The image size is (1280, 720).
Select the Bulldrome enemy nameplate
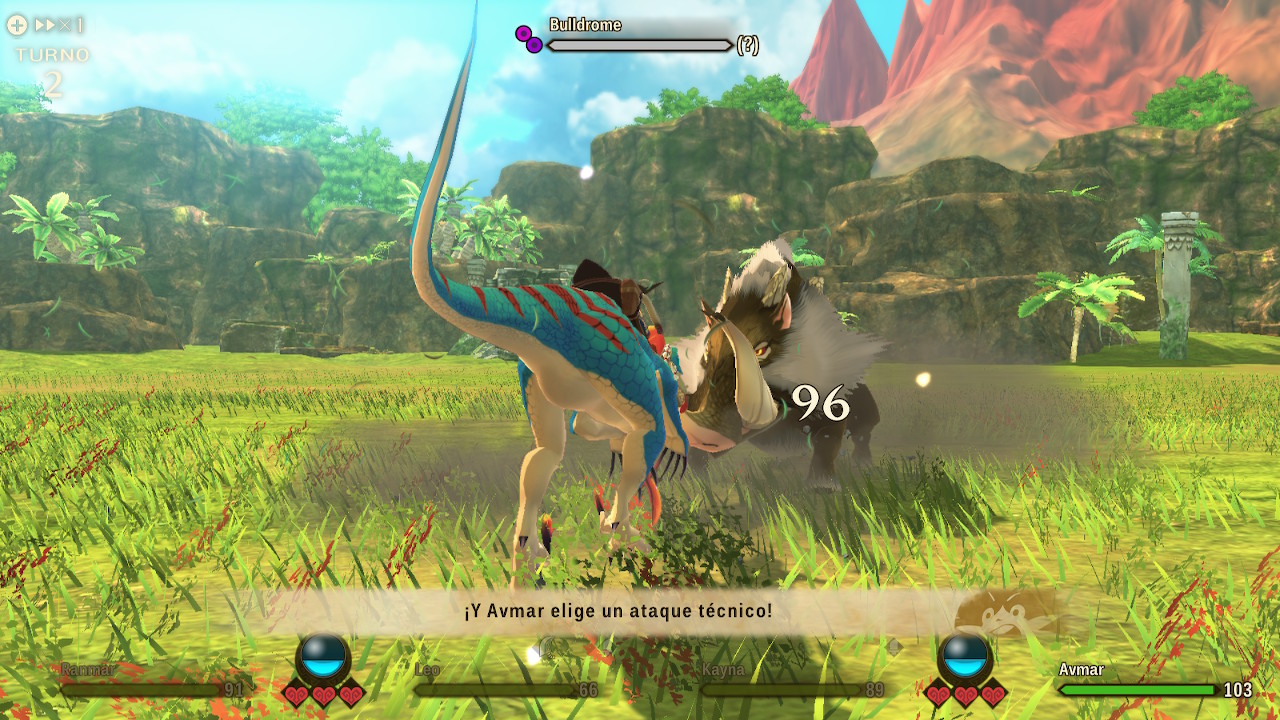coord(585,25)
